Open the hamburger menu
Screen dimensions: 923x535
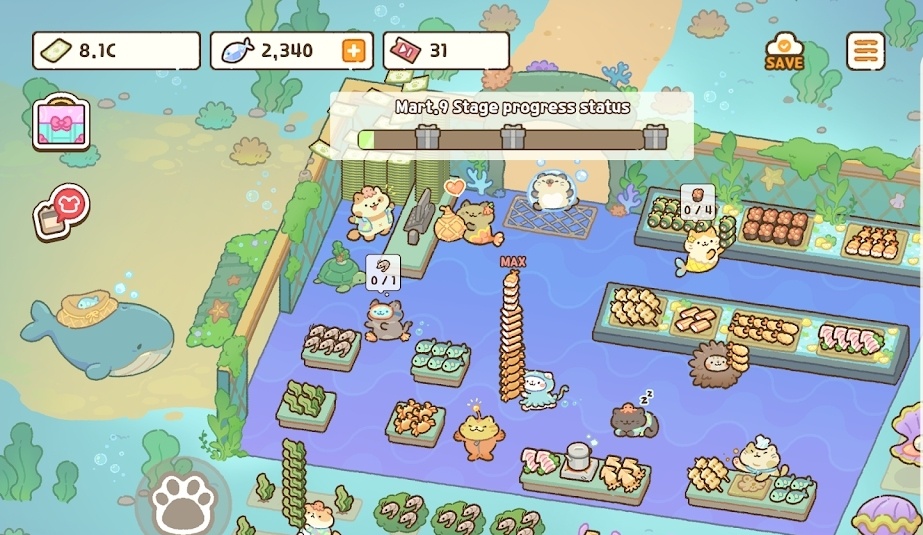point(865,50)
